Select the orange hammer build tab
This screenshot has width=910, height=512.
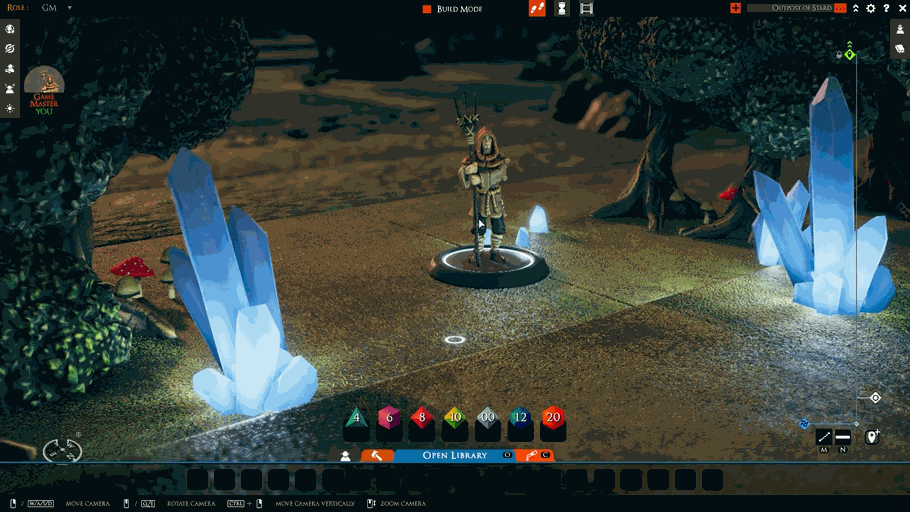tap(377, 455)
